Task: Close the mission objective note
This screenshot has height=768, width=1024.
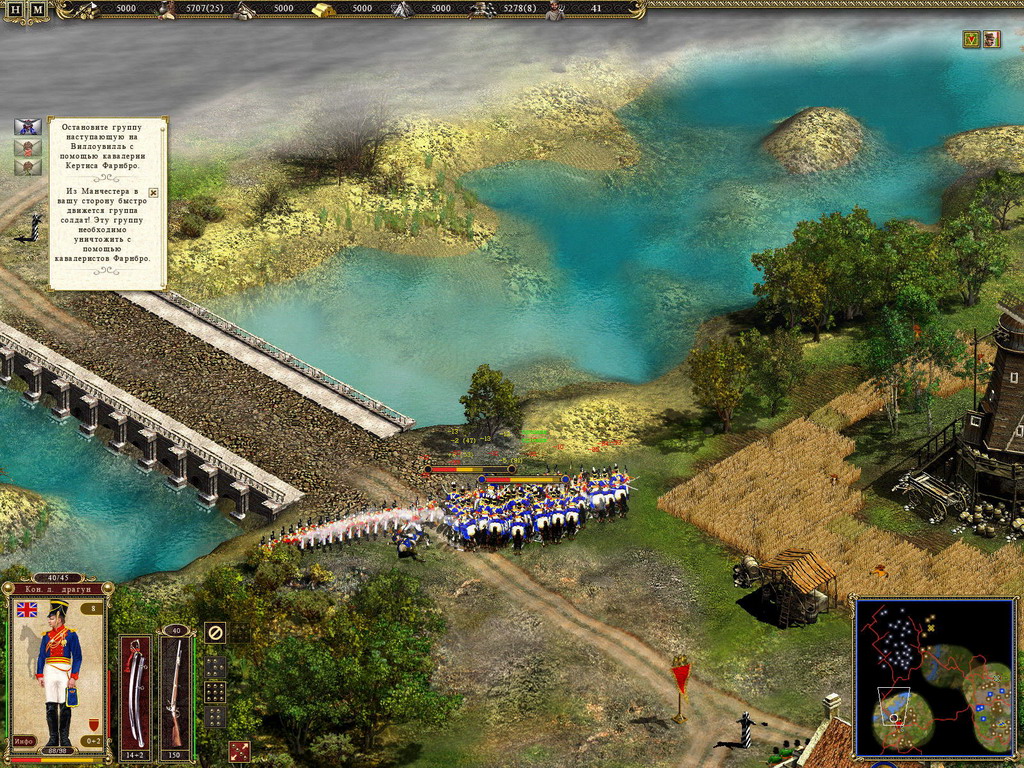Action: 153,193
